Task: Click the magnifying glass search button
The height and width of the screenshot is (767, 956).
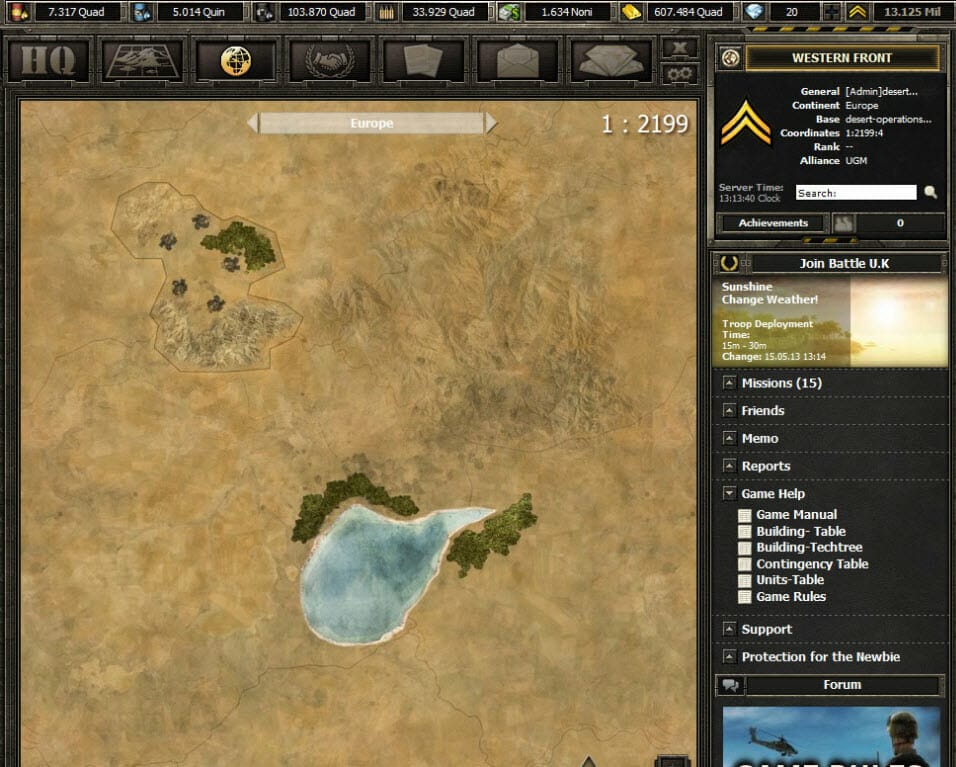Action: 931,193
